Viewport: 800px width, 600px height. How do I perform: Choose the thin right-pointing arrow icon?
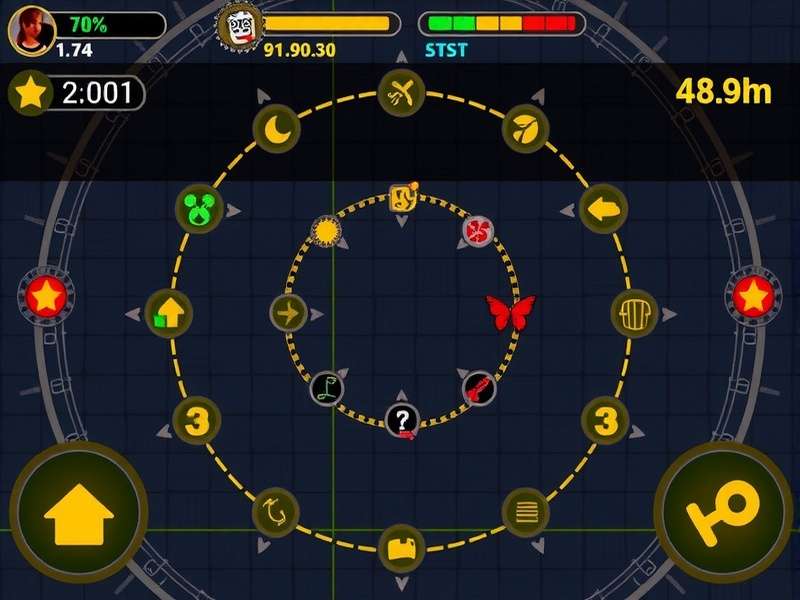pos(288,314)
